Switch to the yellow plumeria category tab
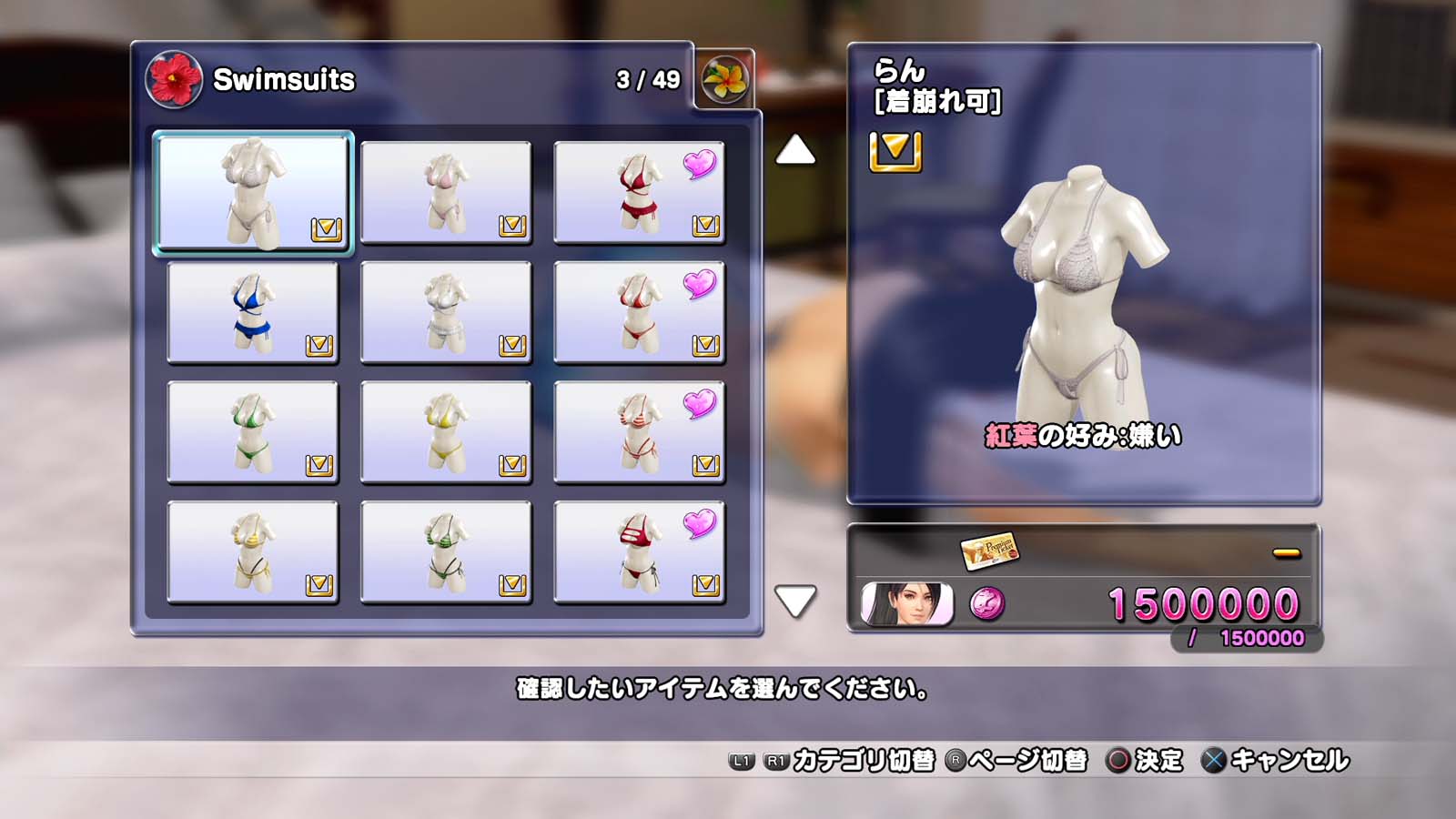The height and width of the screenshot is (819, 1456). coord(724,79)
